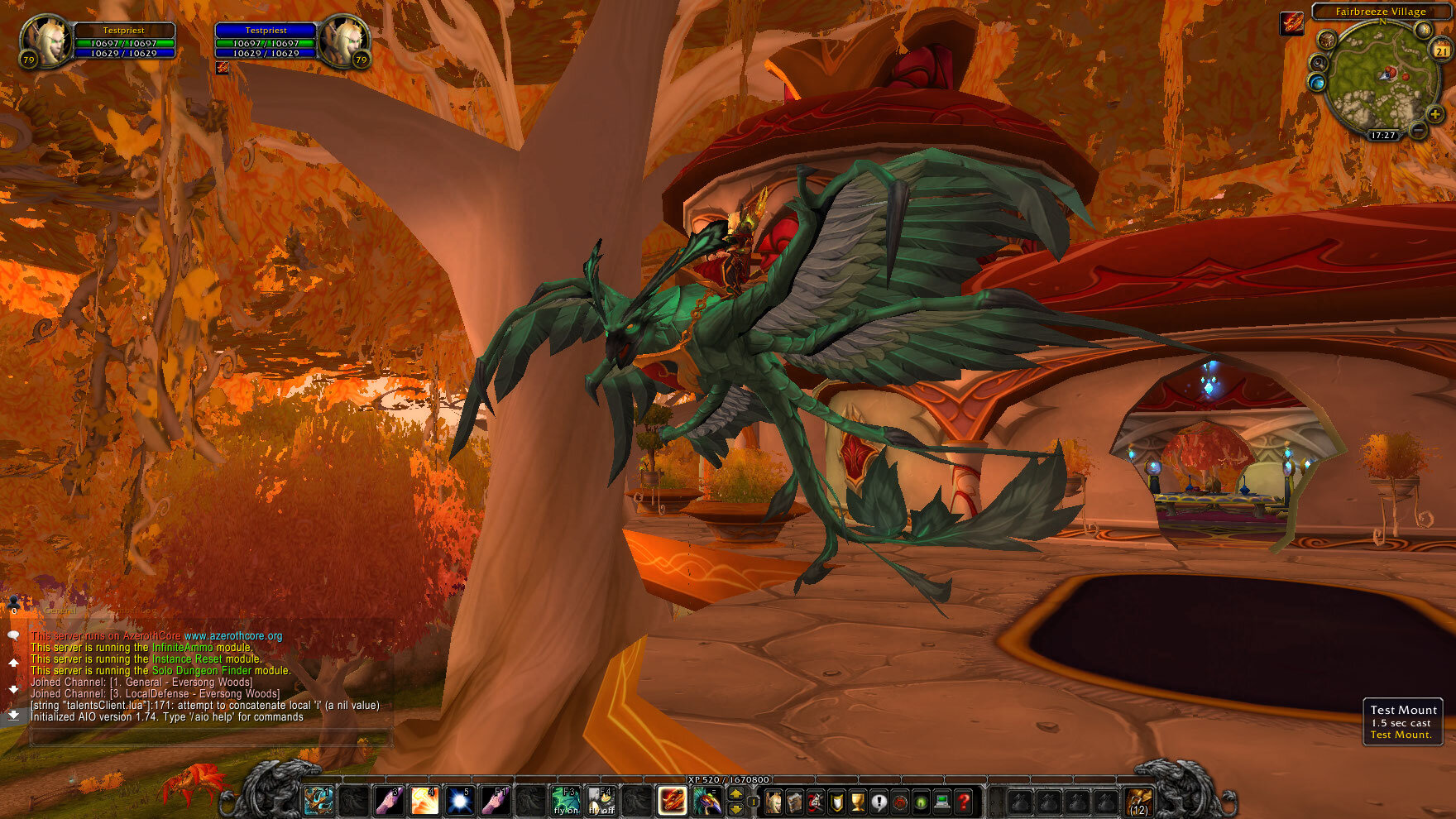Screen dimensions: 1456x819
Task: Open the minimap tracking magnifying glass dropdown
Action: point(1317,63)
